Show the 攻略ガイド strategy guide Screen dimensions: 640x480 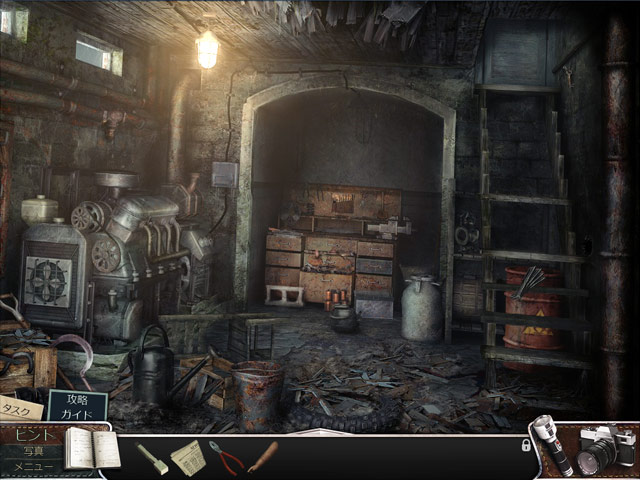click(x=77, y=405)
